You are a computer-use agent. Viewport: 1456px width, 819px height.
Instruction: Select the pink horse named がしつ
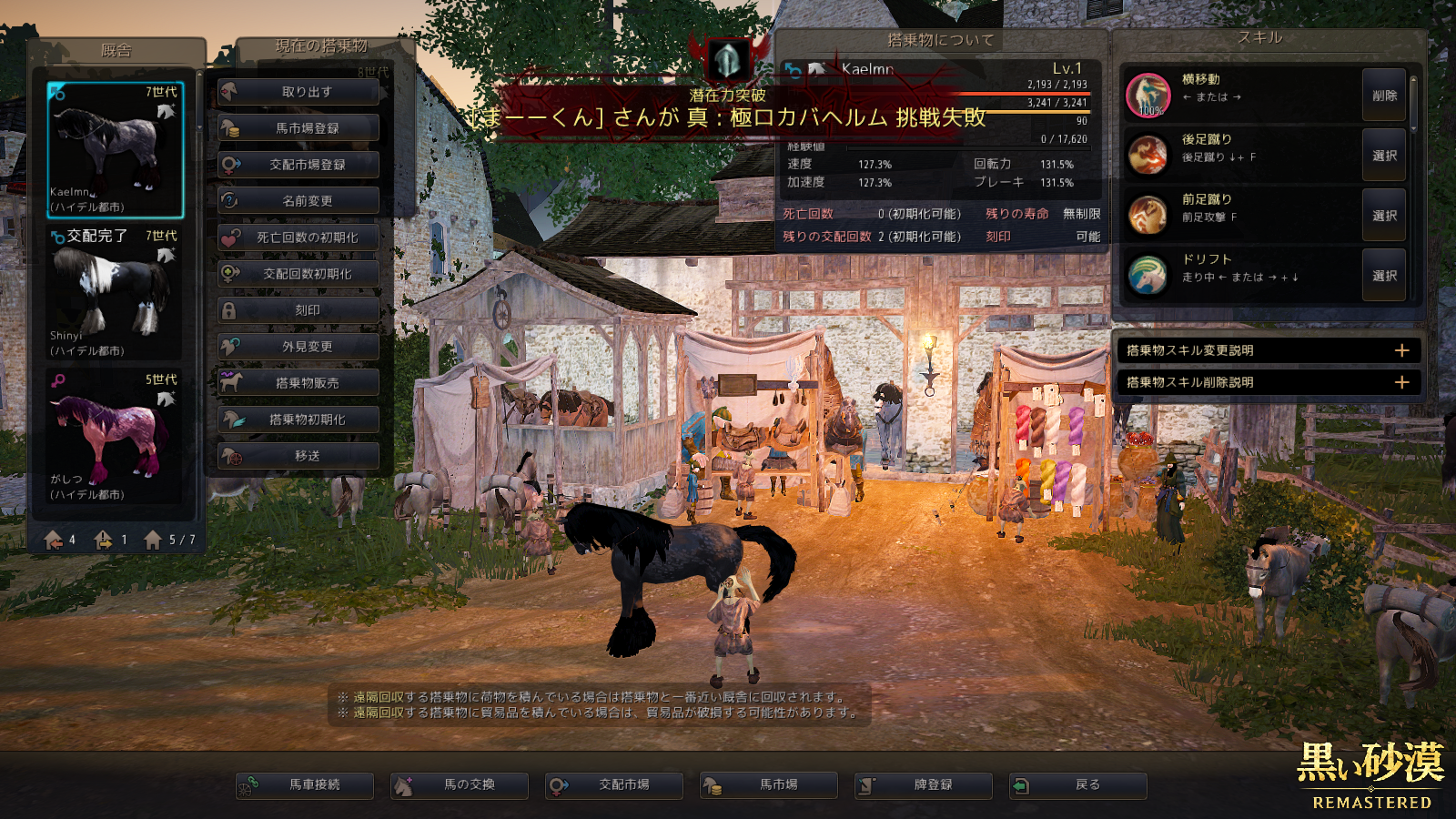point(115,437)
